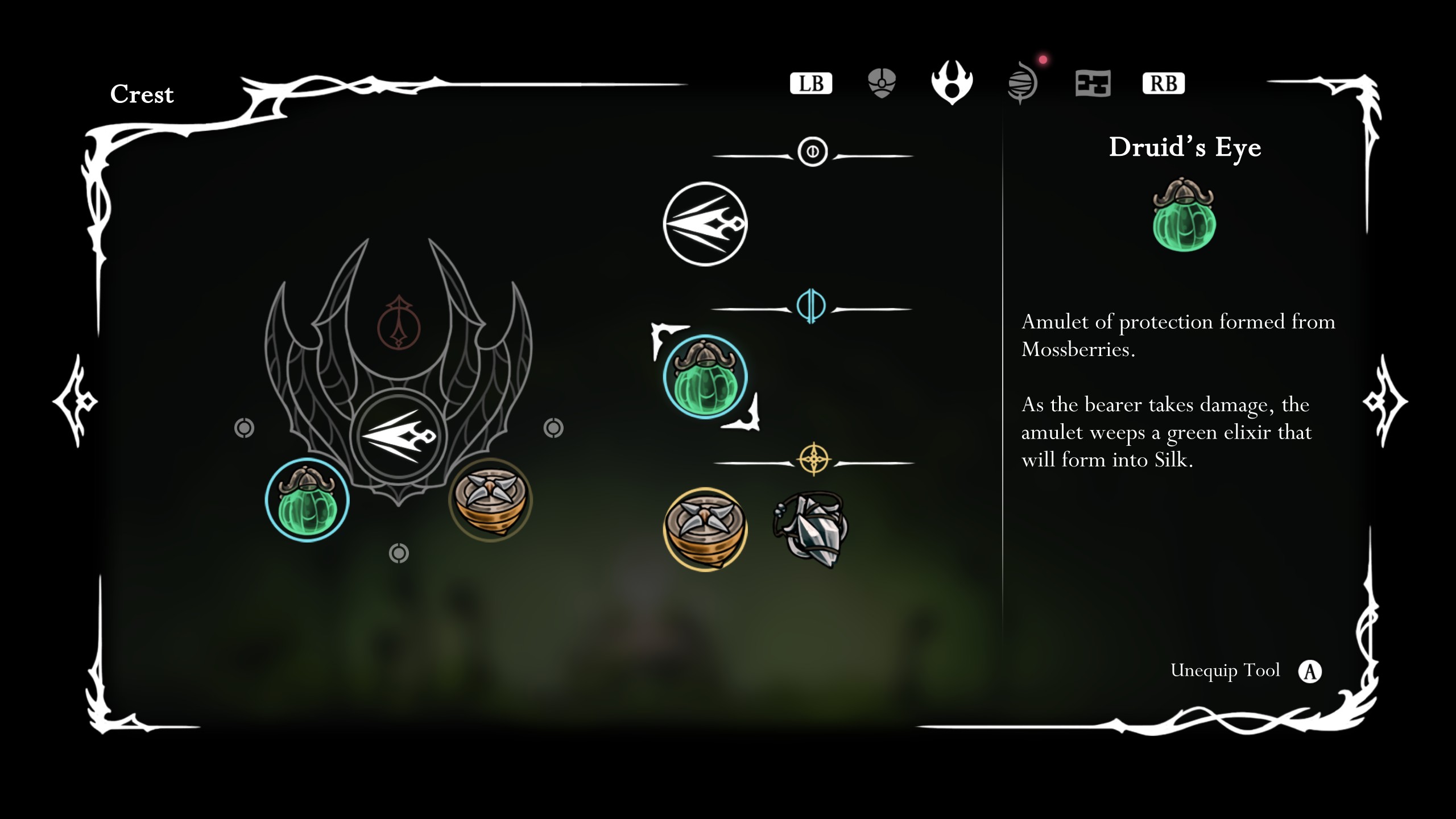This screenshot has width=1456, height=819.
Task: Click the white circle emblem above the attack section
Action: pyautogui.click(x=813, y=150)
